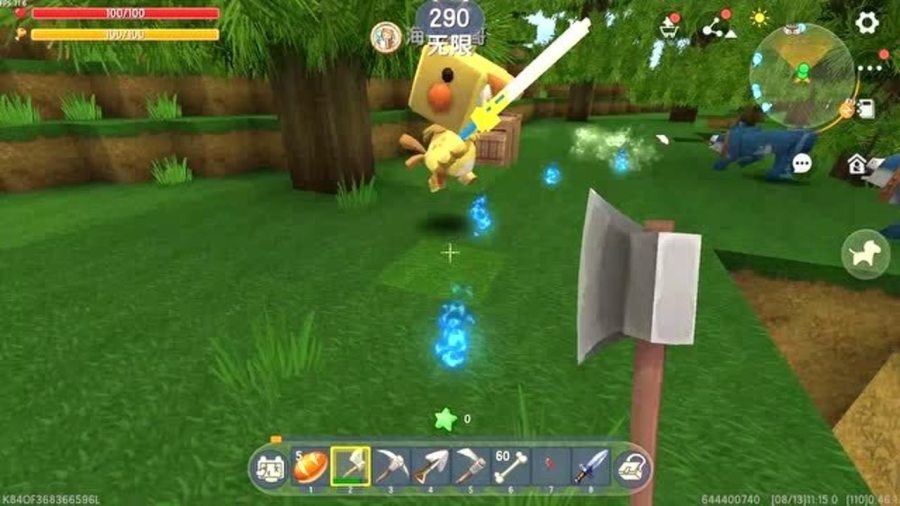Open the shop cart icon
Screen dimensions: 900x506
coord(669,27)
